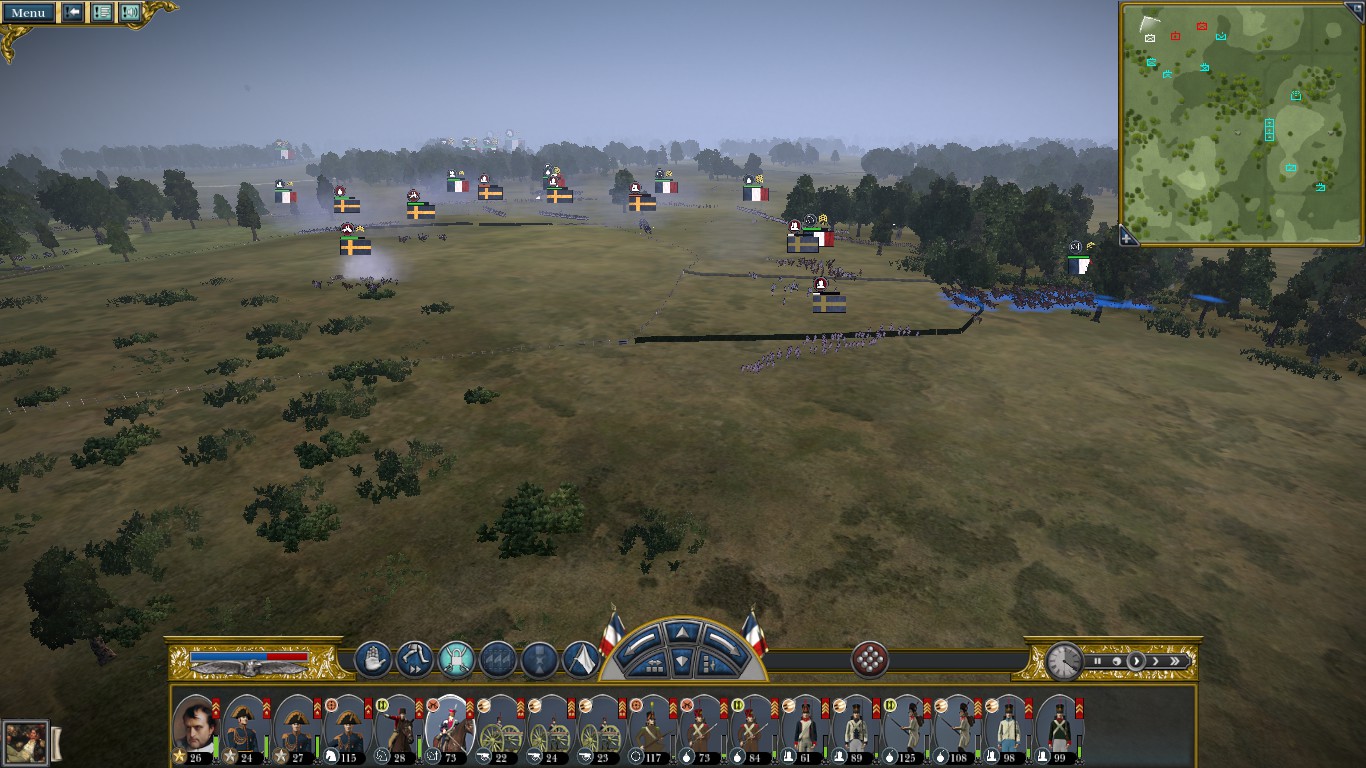The height and width of the screenshot is (768, 1366).
Task: Toggle the run movement order
Action: tap(414, 660)
